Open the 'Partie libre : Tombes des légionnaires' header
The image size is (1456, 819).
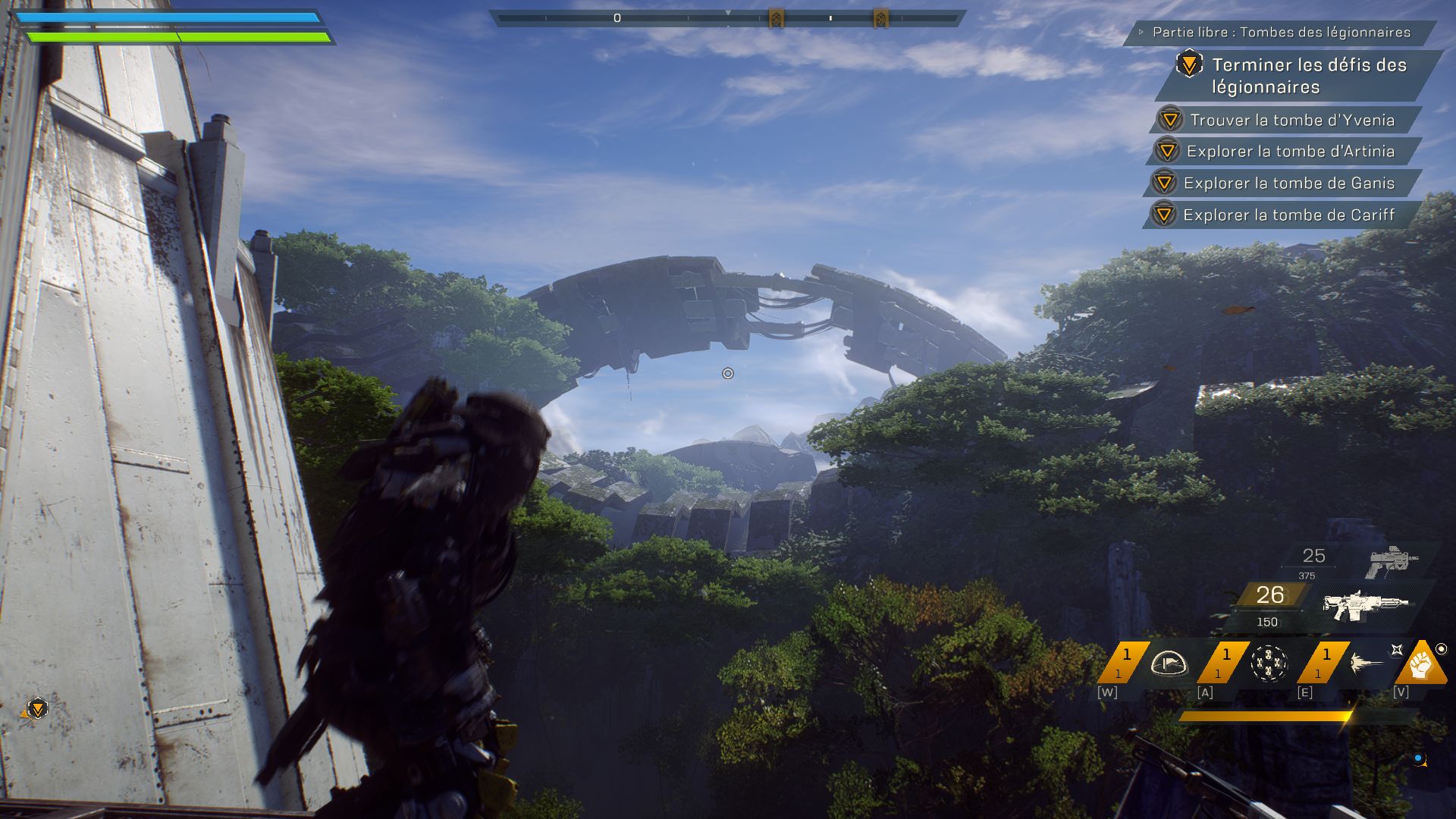pyautogui.click(x=1281, y=33)
